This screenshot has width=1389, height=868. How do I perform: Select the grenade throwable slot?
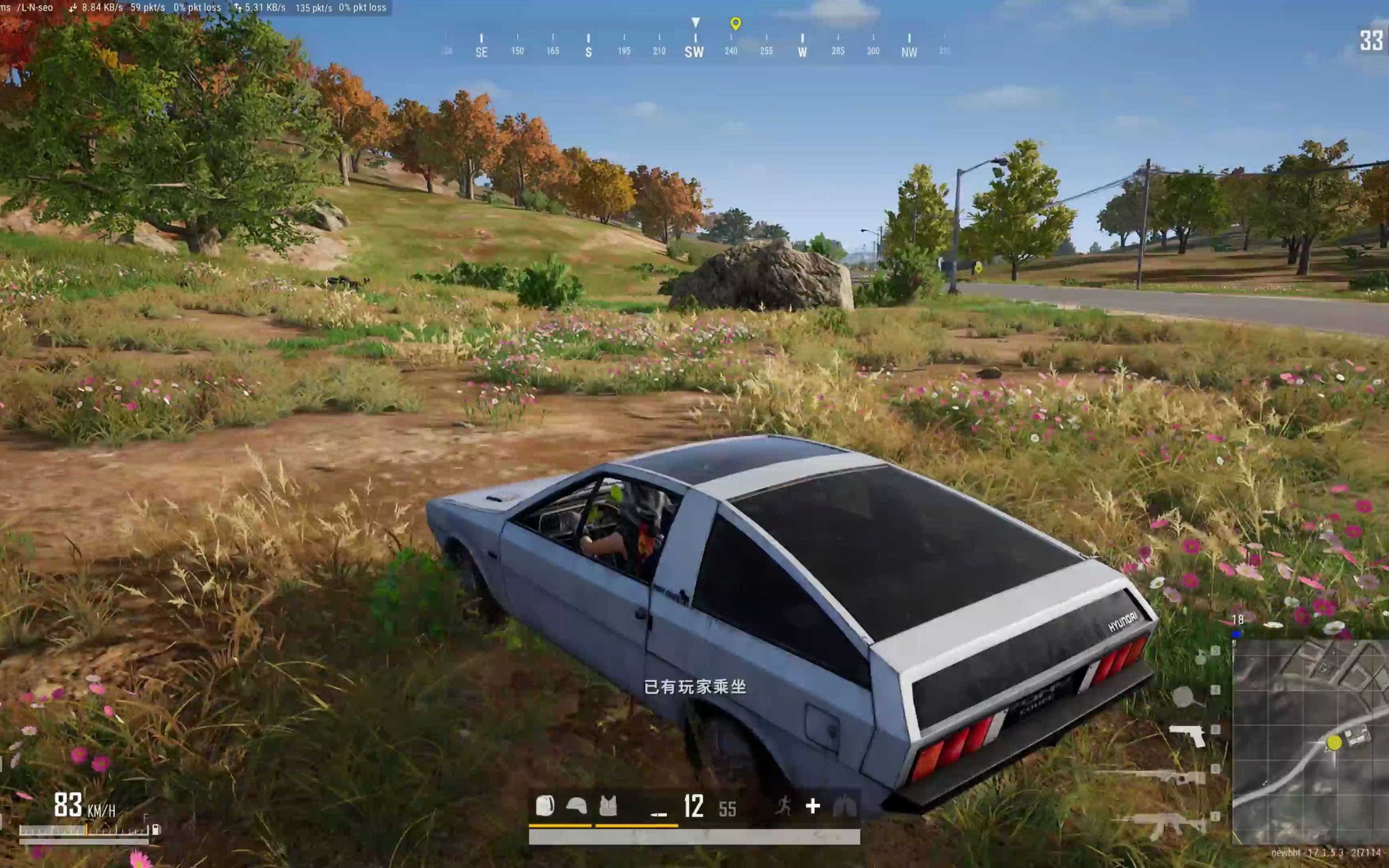(1201, 657)
